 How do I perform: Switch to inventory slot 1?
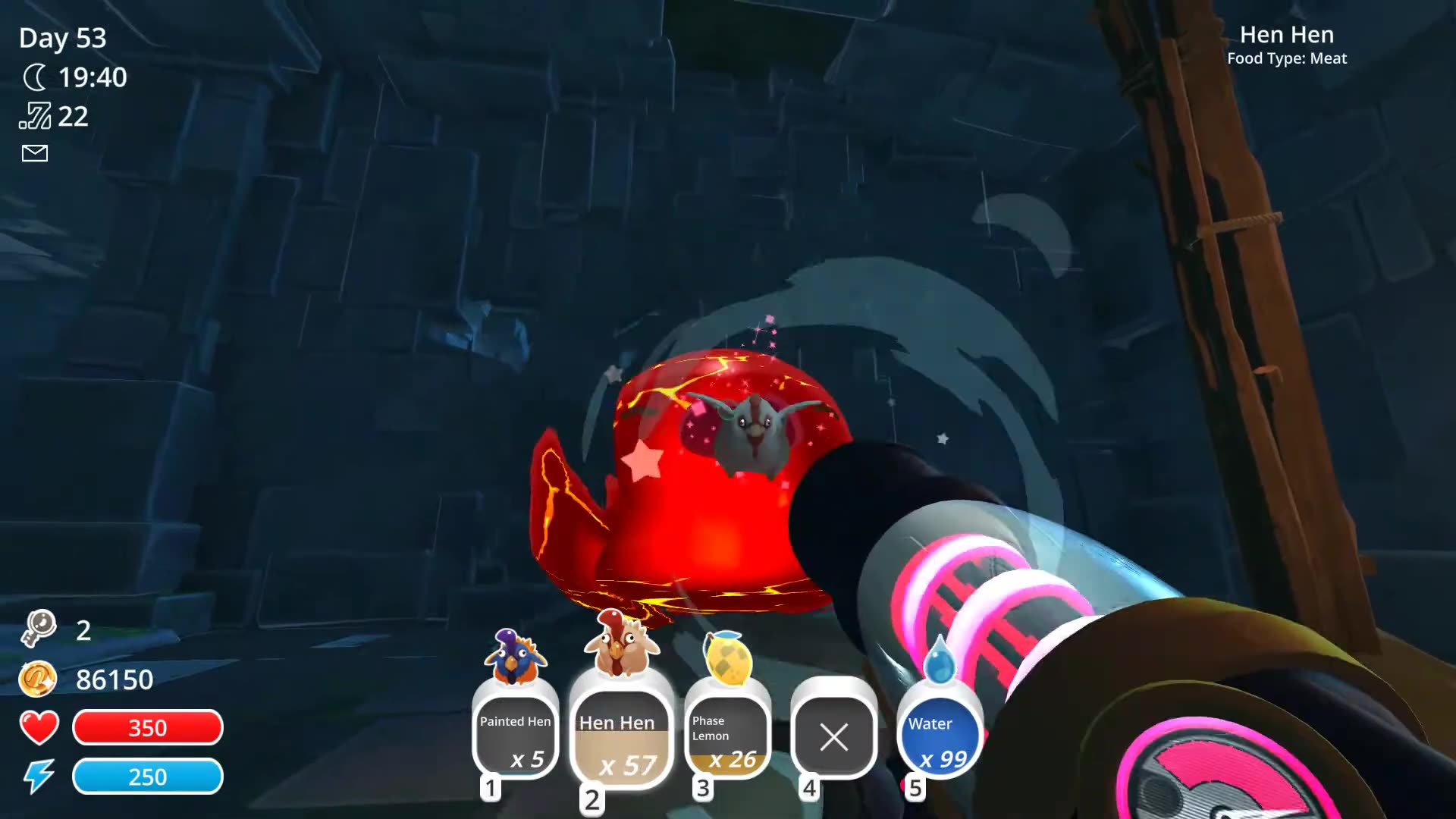pyautogui.click(x=491, y=787)
